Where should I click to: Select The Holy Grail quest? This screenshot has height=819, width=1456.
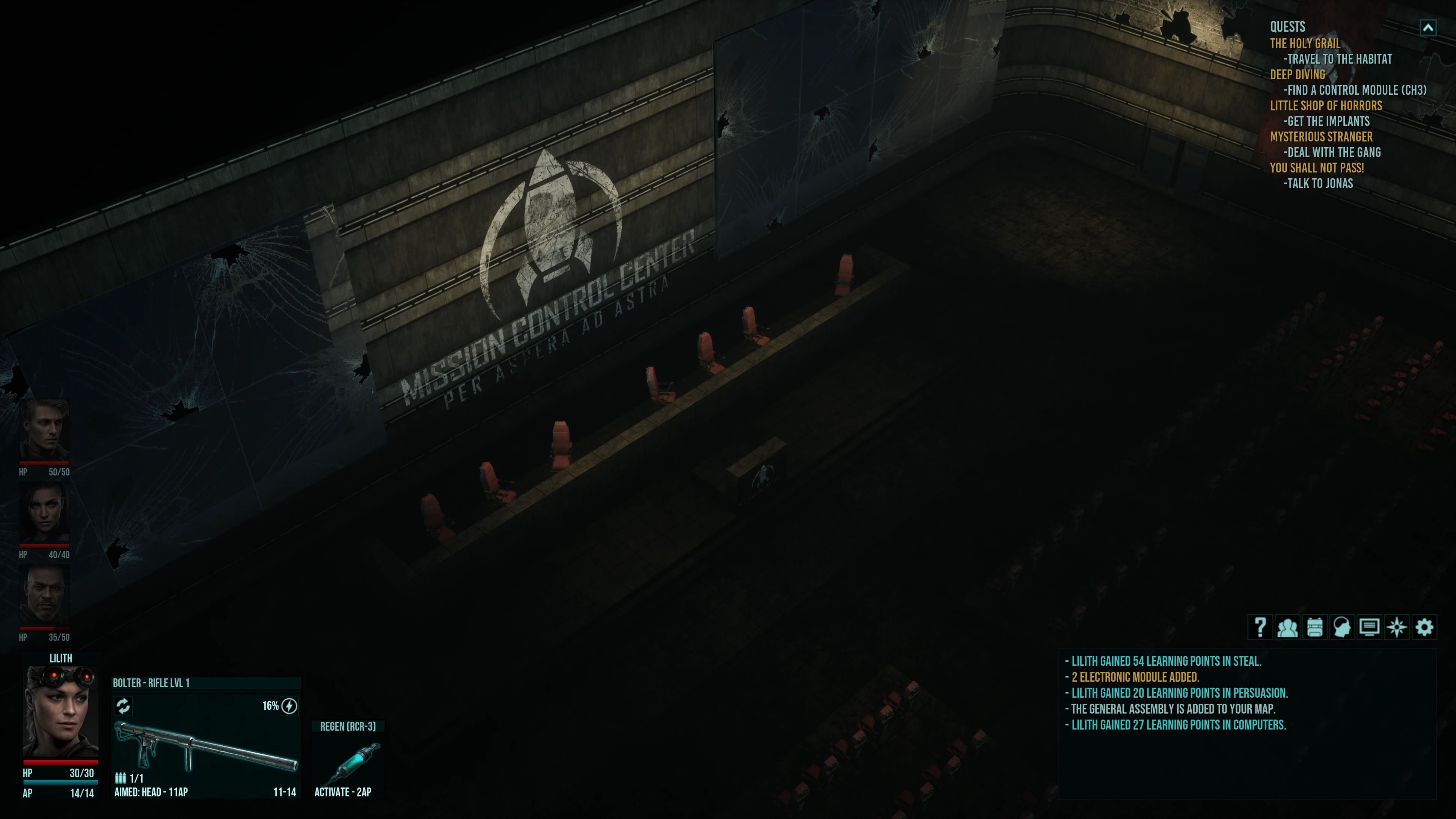(x=1305, y=44)
